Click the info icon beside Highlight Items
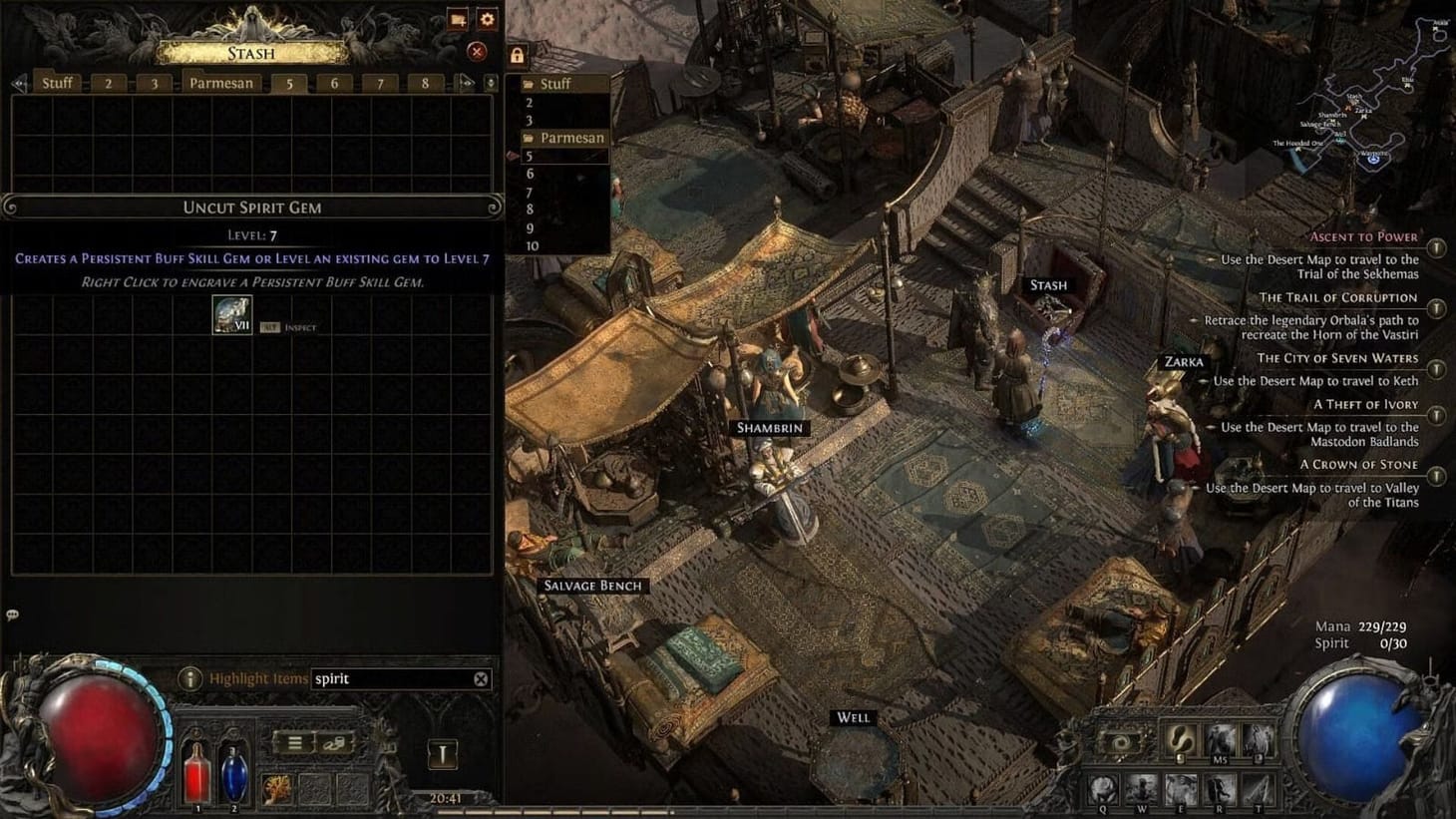This screenshot has width=1456, height=819. [189, 678]
